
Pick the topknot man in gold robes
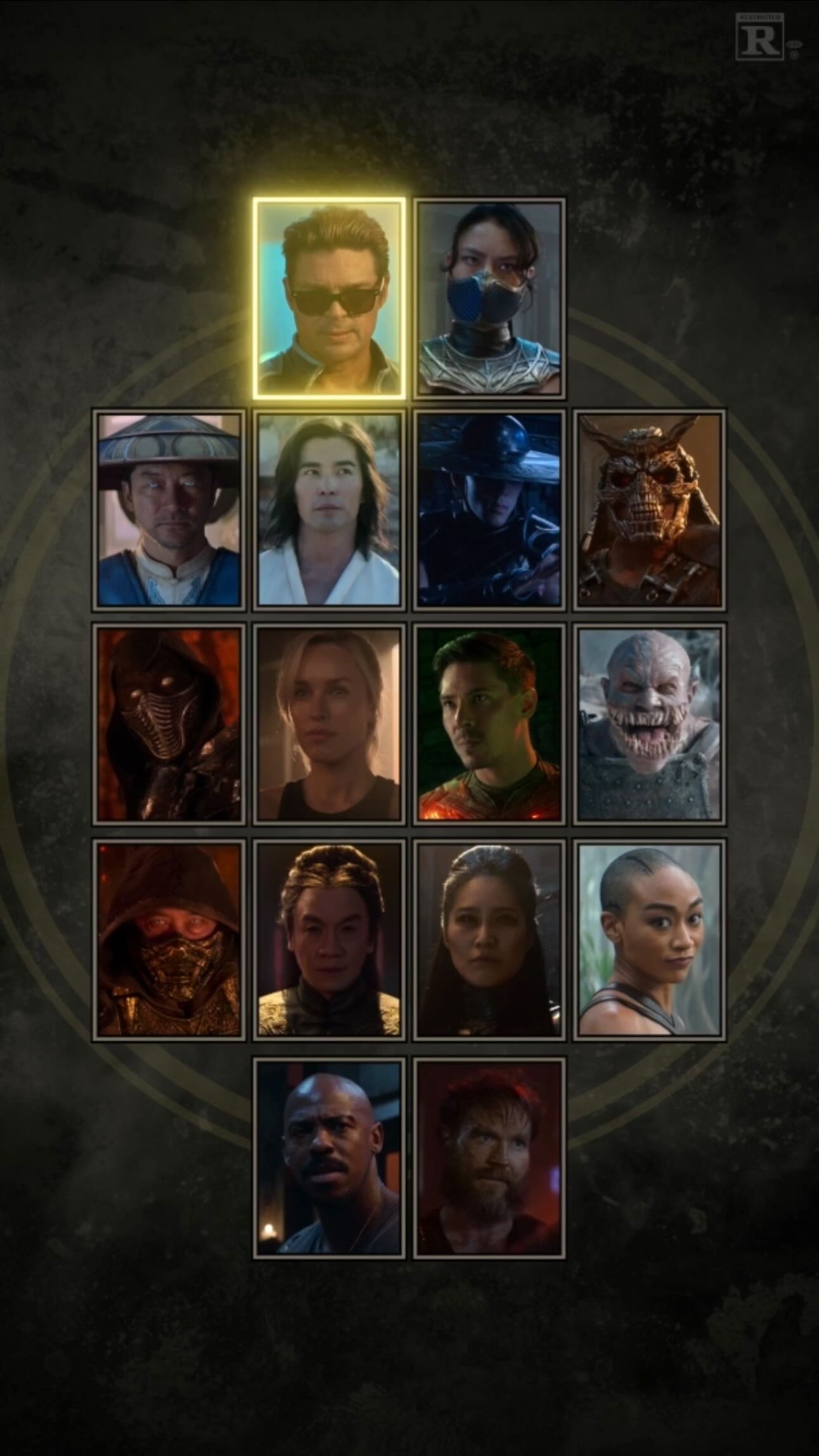point(329,940)
